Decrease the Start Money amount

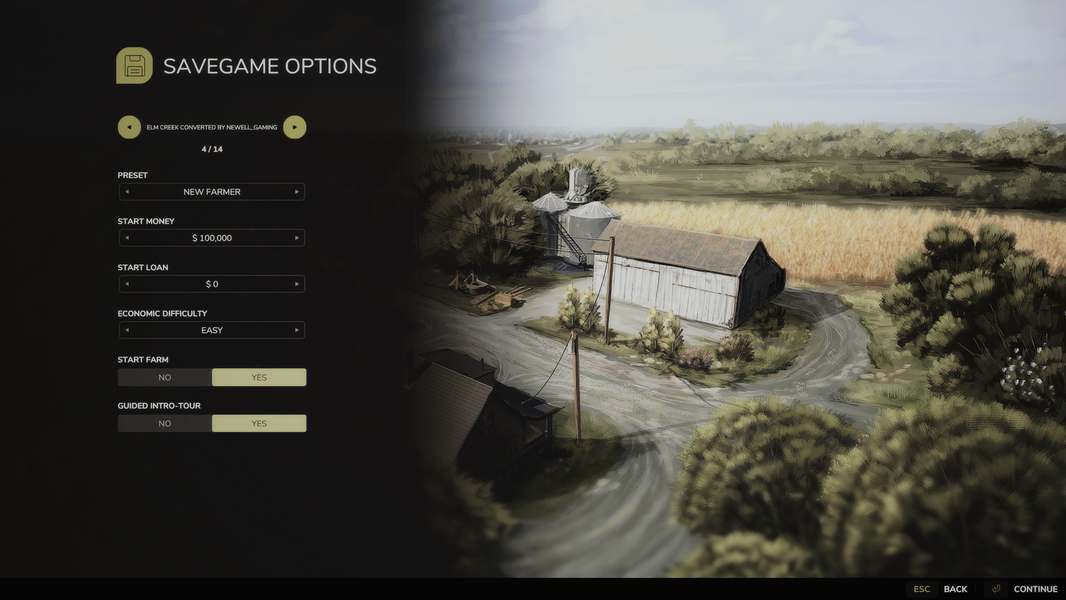pyautogui.click(x=126, y=238)
